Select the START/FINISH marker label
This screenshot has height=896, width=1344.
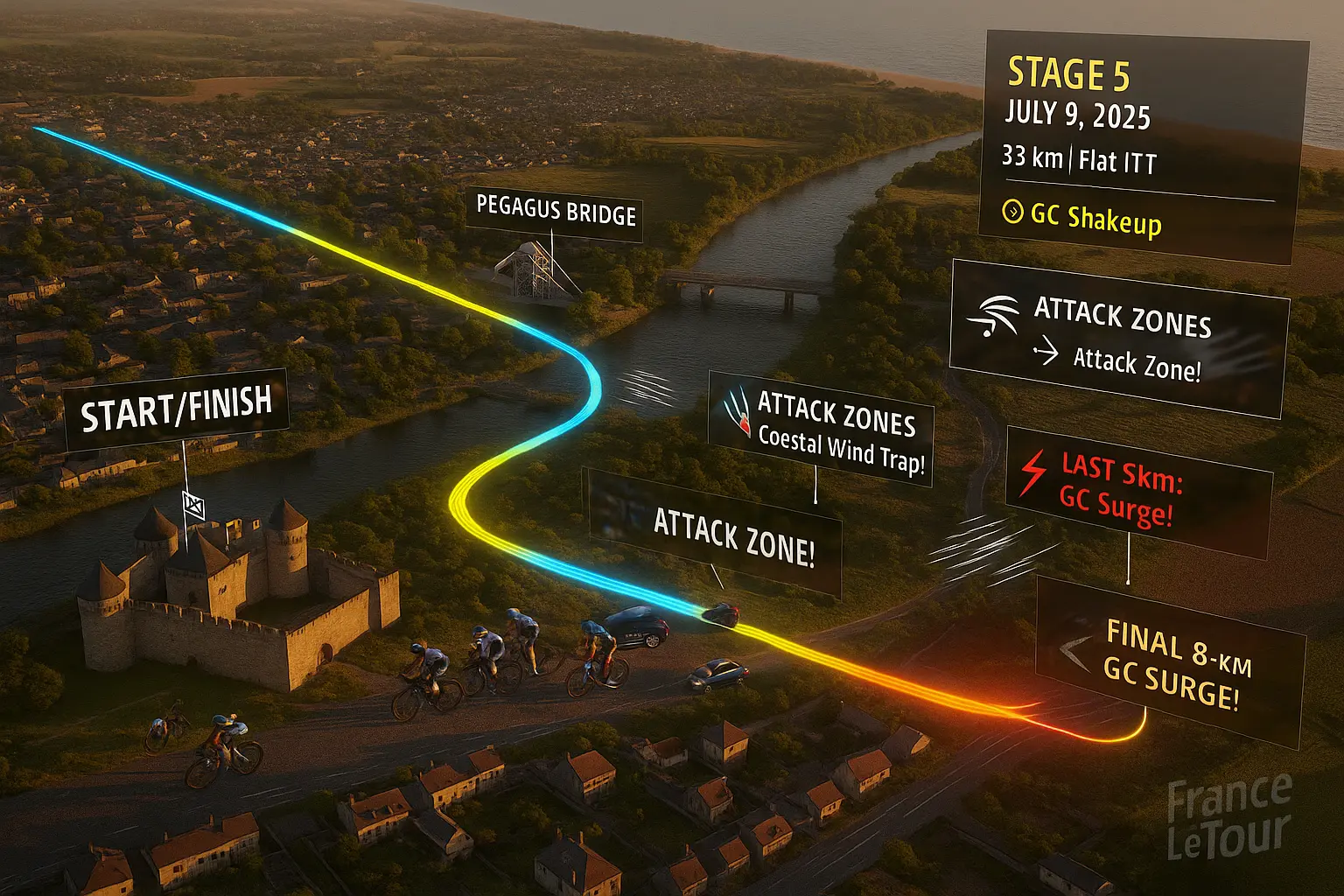pyautogui.click(x=176, y=408)
